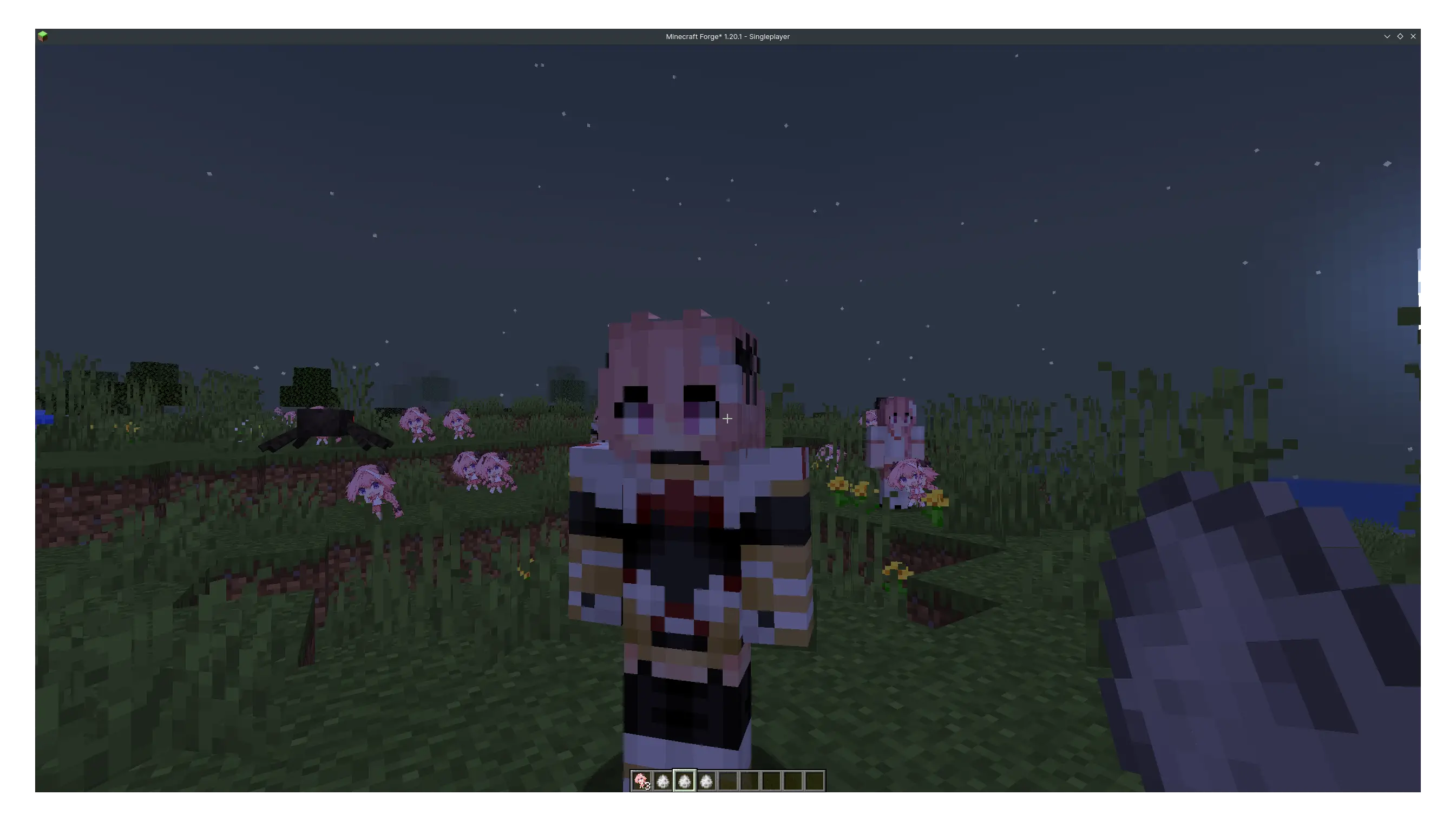The height and width of the screenshot is (834, 1456).
Task: Click the spawn egg in second hotbar slot
Action: (663, 782)
